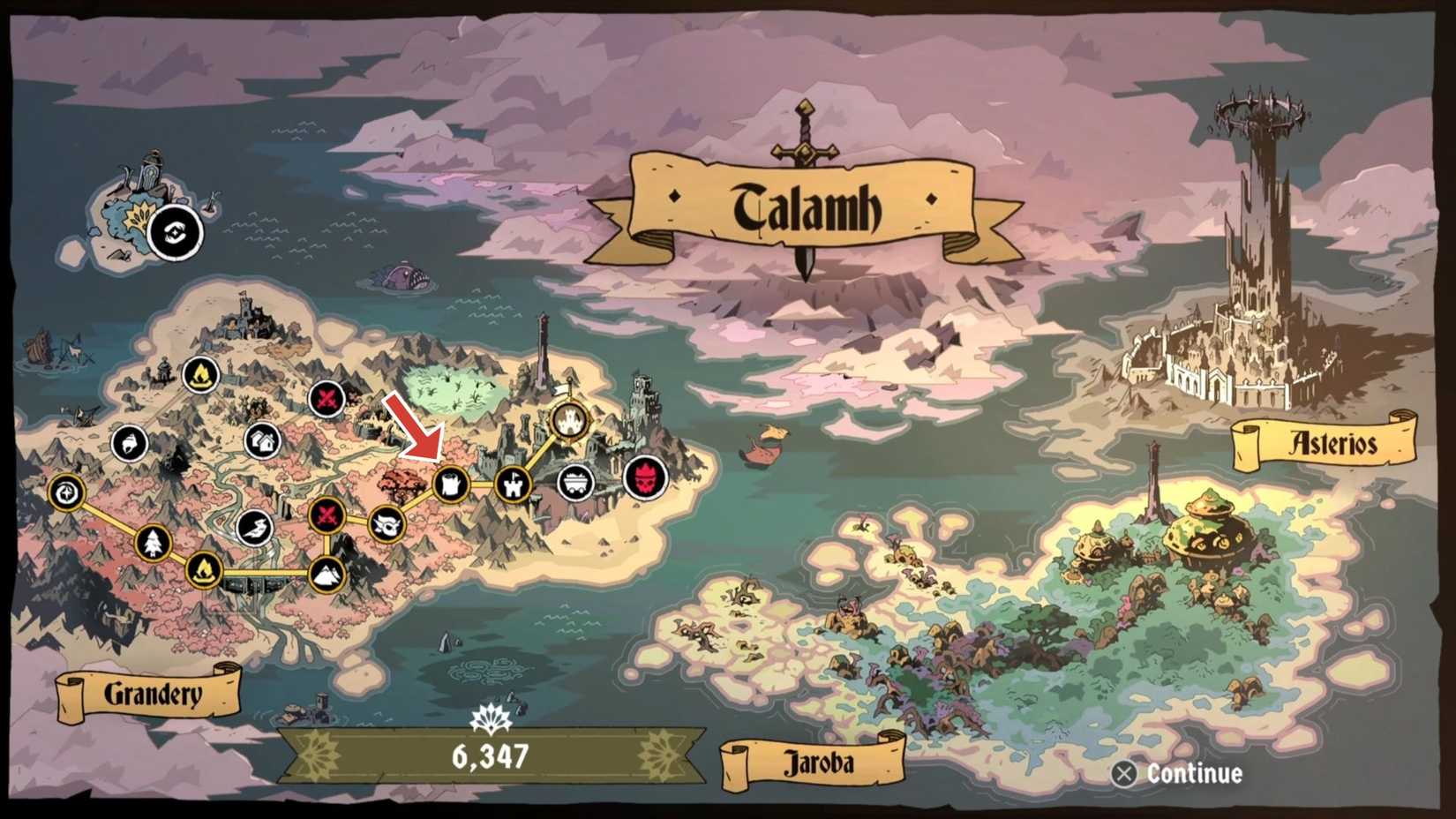
Task: Select the pine tree forest node
Action: point(152,543)
